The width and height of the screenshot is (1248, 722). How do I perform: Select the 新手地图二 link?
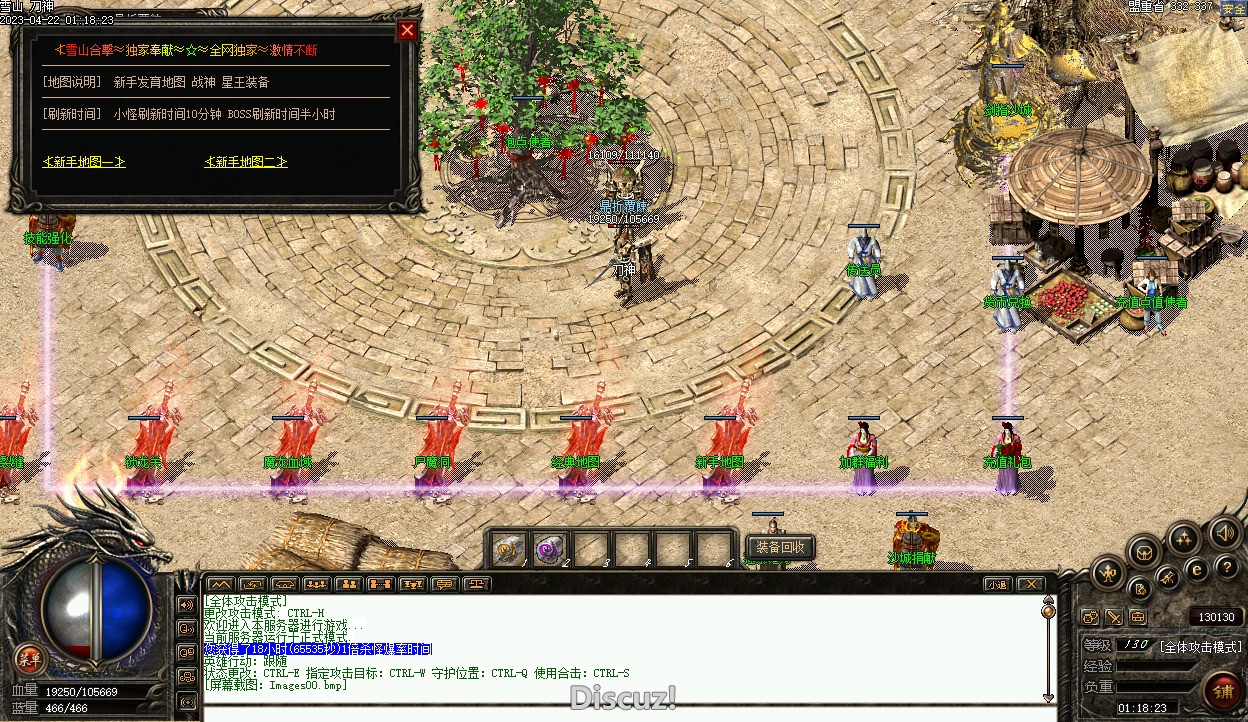(246, 162)
